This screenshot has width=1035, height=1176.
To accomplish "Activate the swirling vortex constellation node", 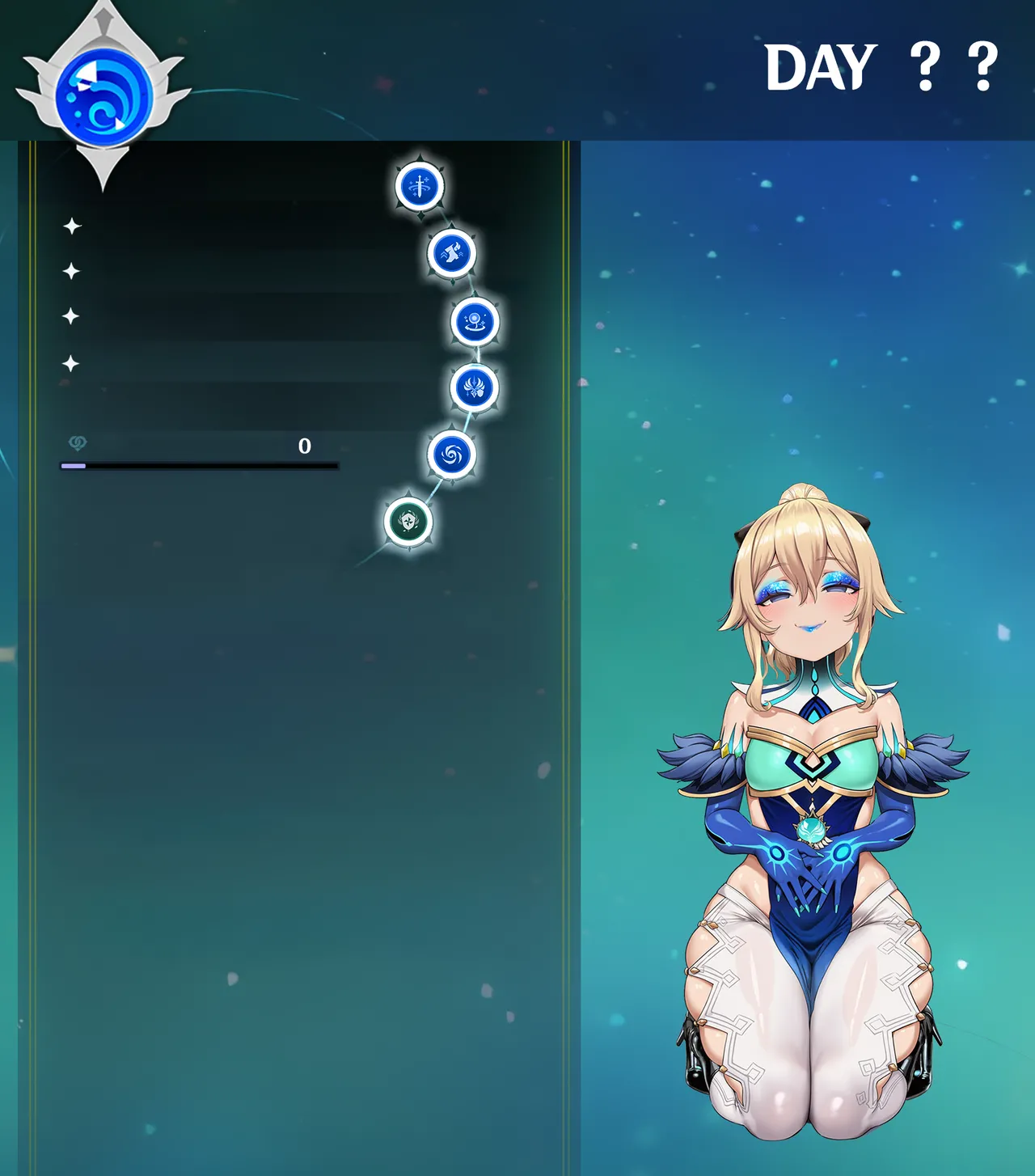I will pyautogui.click(x=451, y=455).
